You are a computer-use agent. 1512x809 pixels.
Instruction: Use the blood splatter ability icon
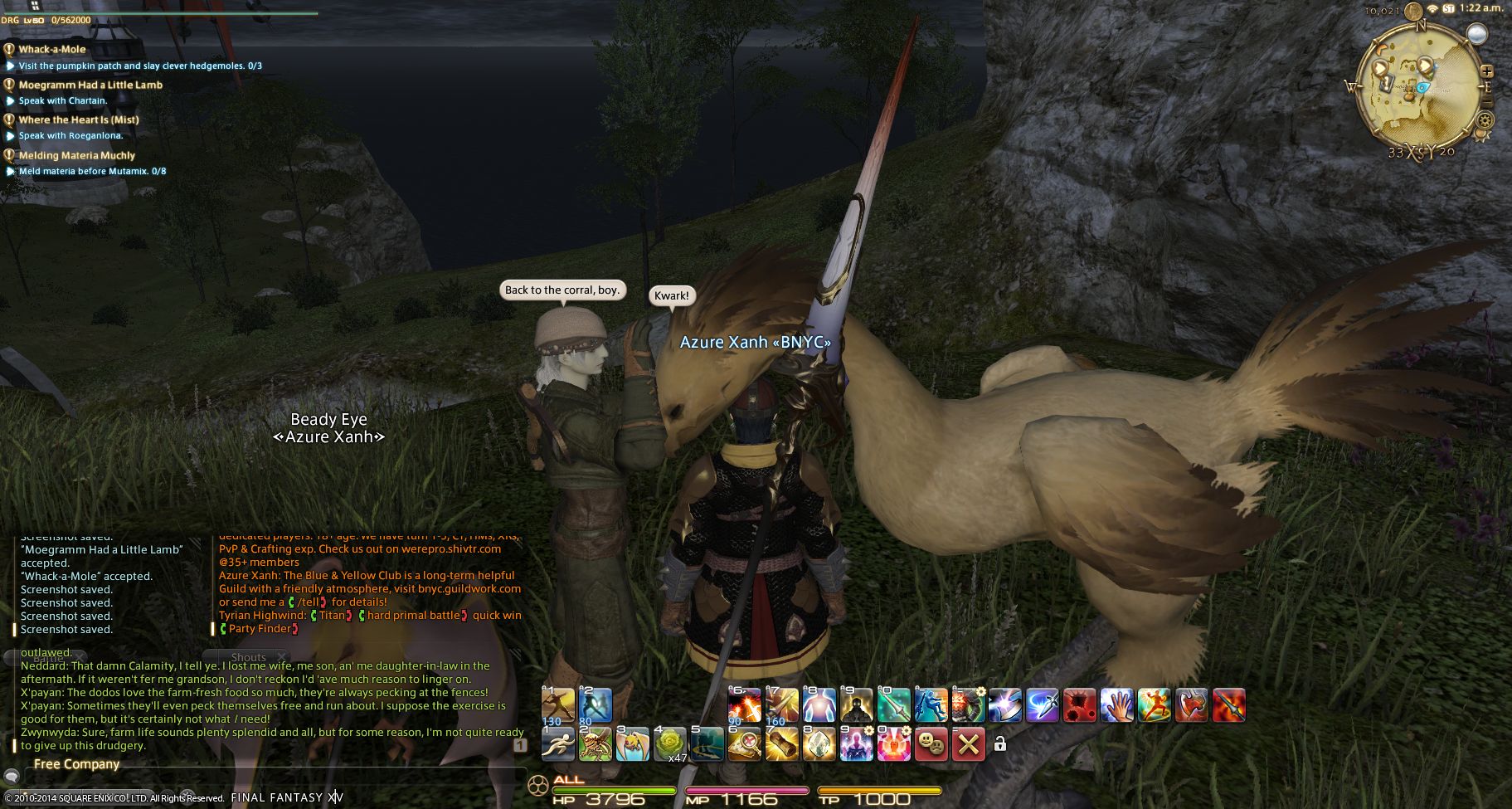[1079, 705]
